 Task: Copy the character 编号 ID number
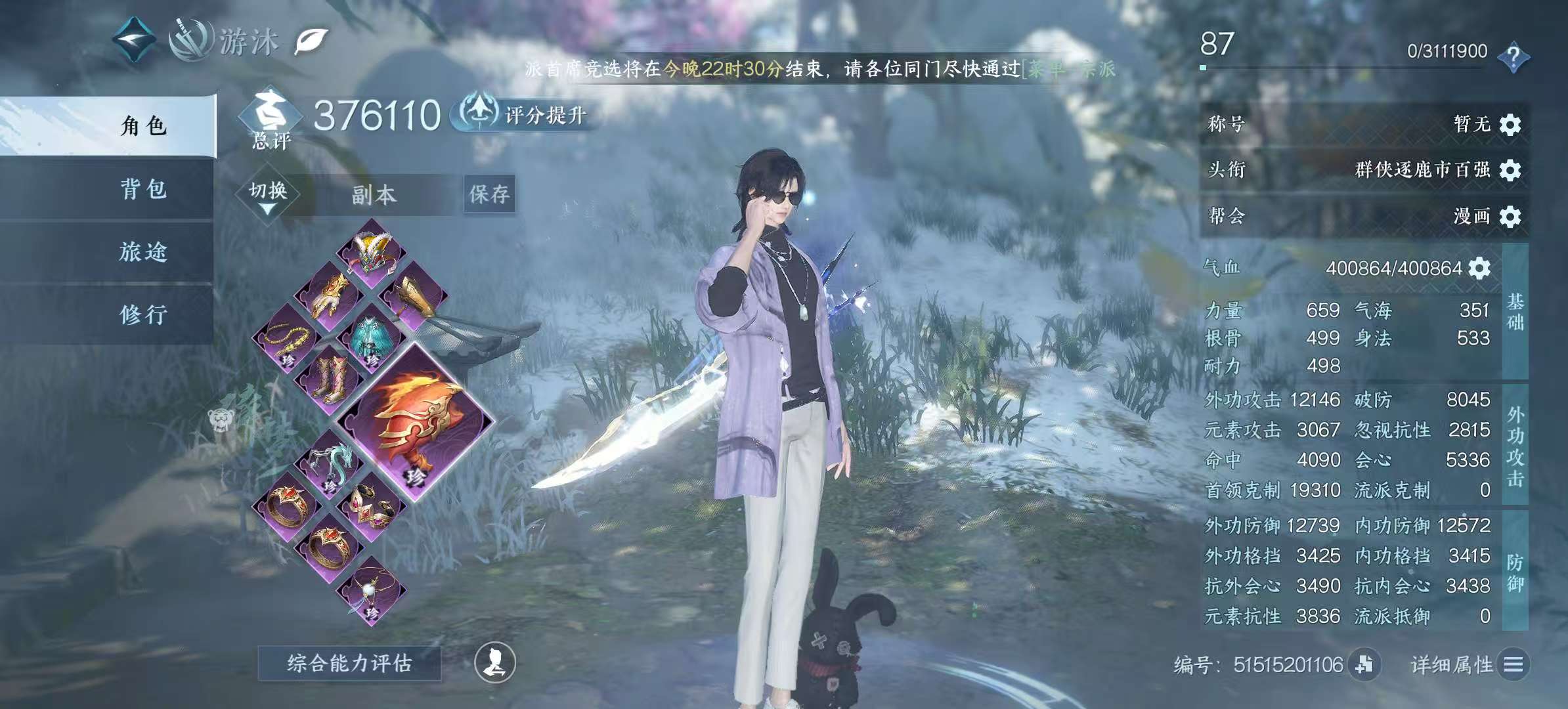(1364, 664)
